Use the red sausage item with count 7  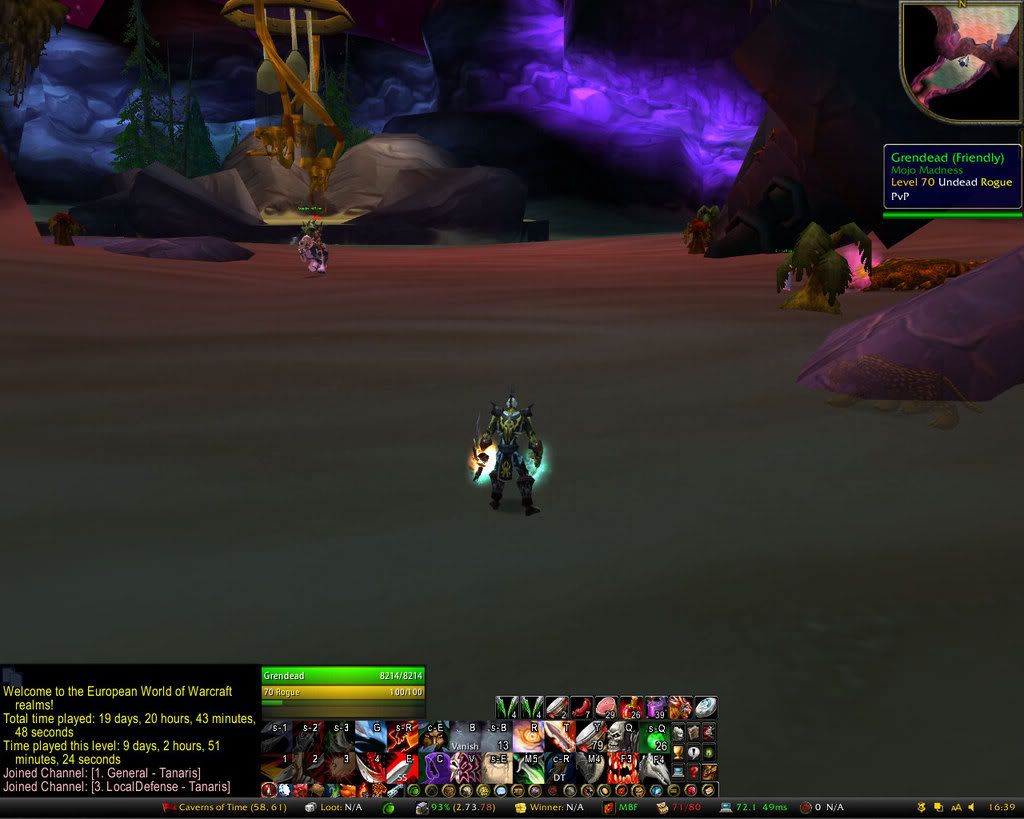582,708
